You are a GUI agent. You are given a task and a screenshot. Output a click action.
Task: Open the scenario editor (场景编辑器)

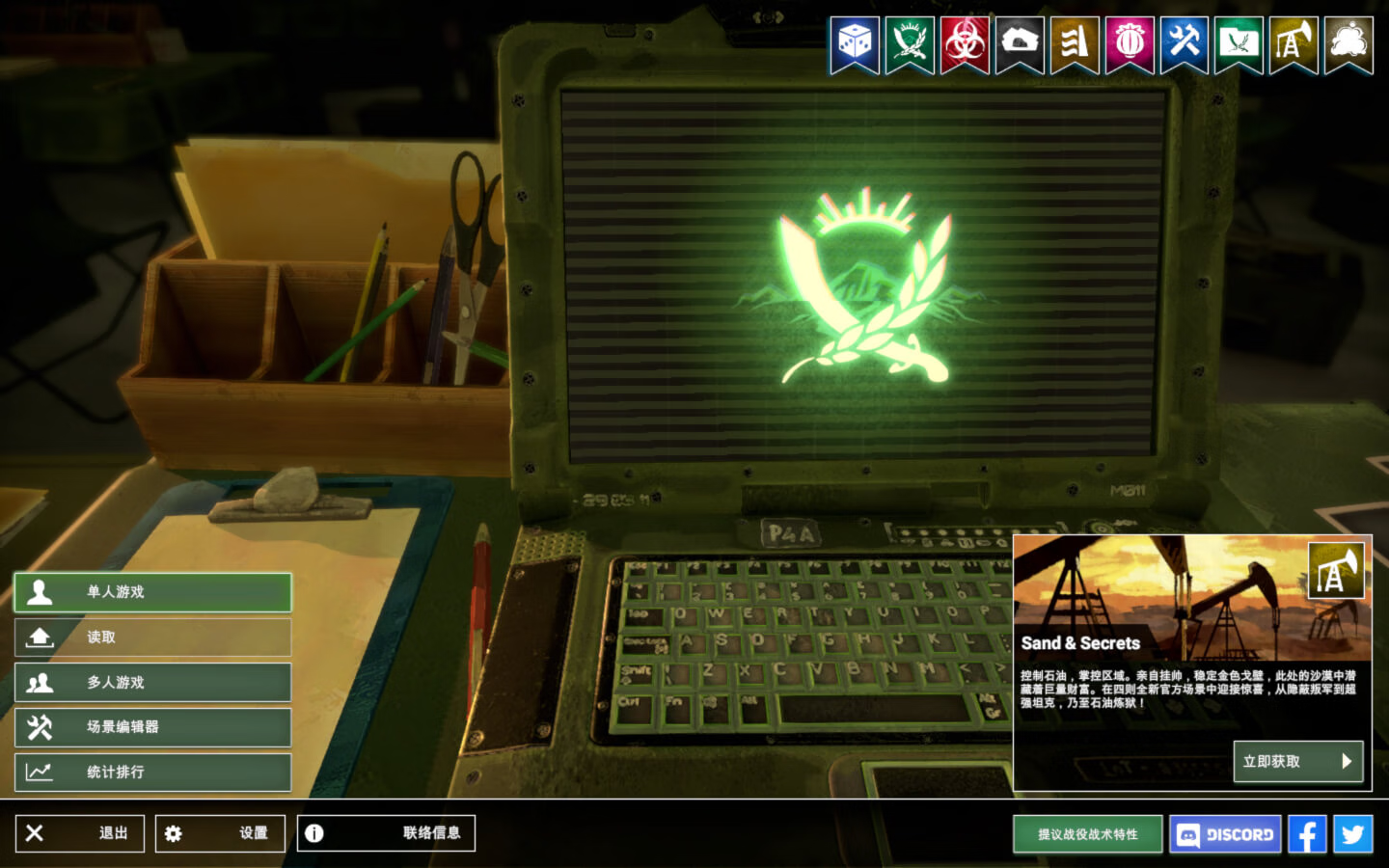coord(152,727)
